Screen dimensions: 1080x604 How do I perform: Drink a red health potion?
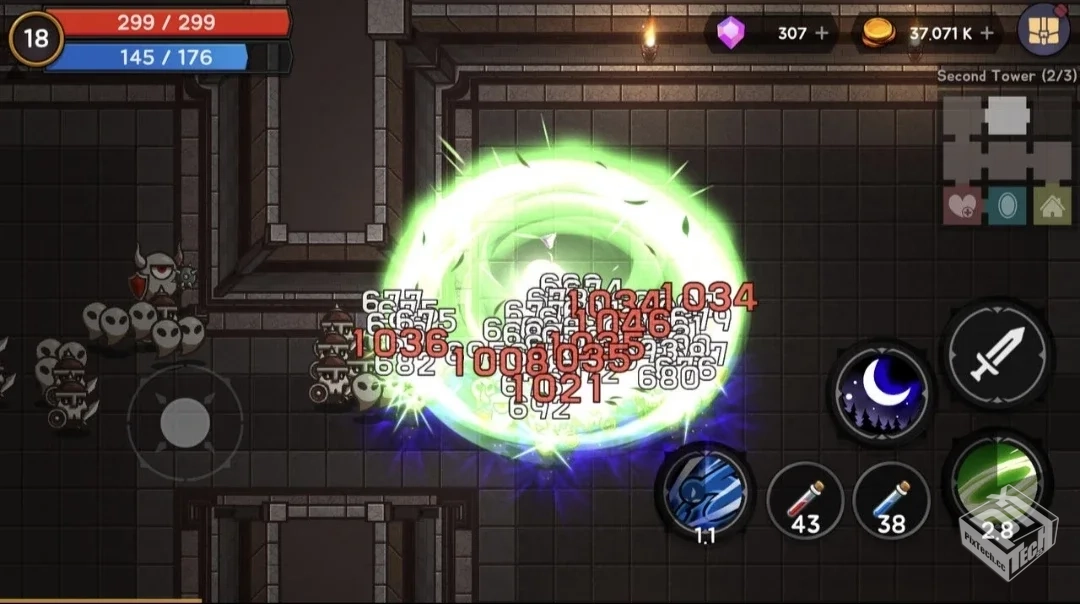click(x=806, y=500)
